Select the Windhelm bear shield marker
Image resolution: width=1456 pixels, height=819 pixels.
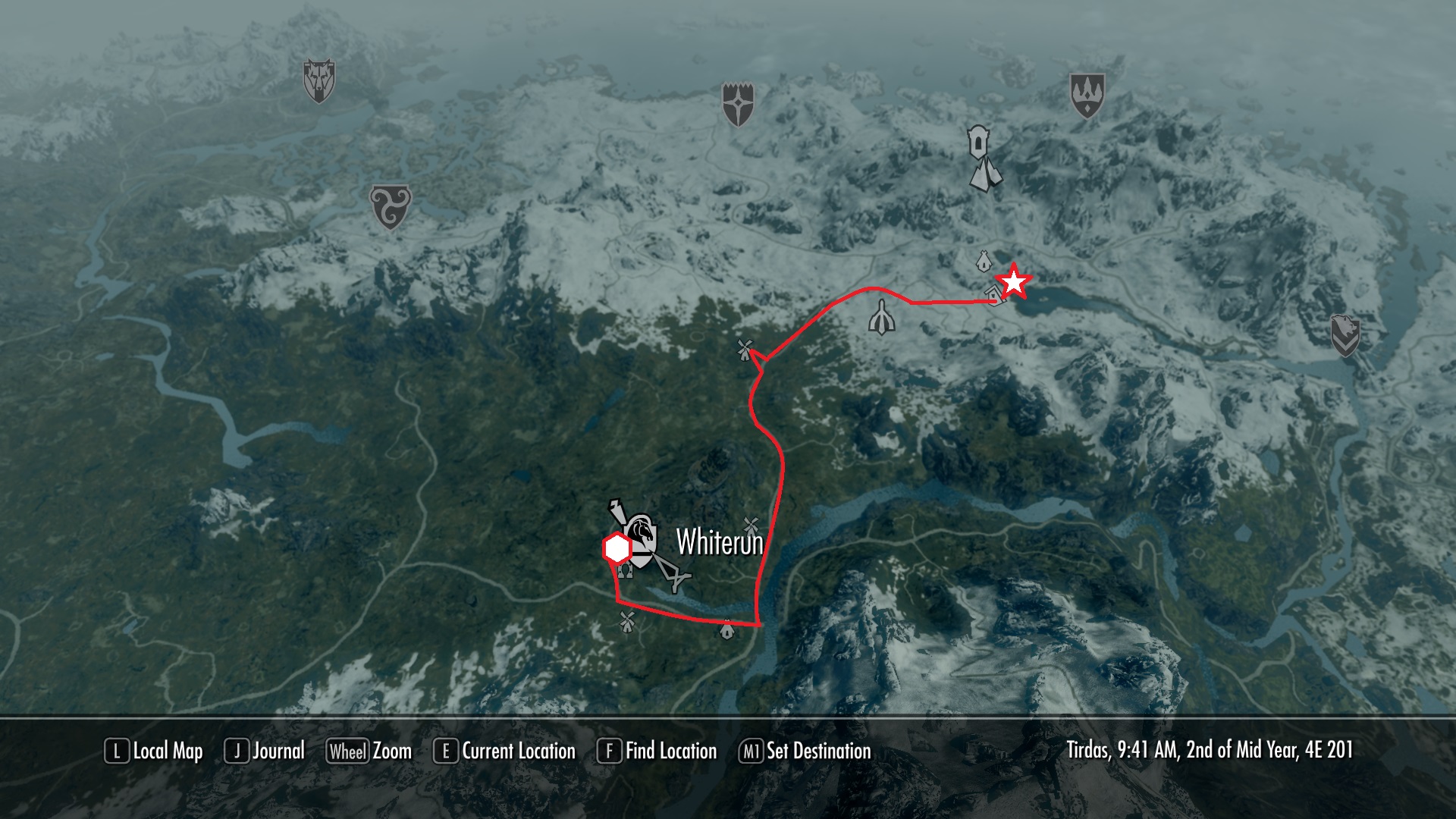pos(1345,335)
